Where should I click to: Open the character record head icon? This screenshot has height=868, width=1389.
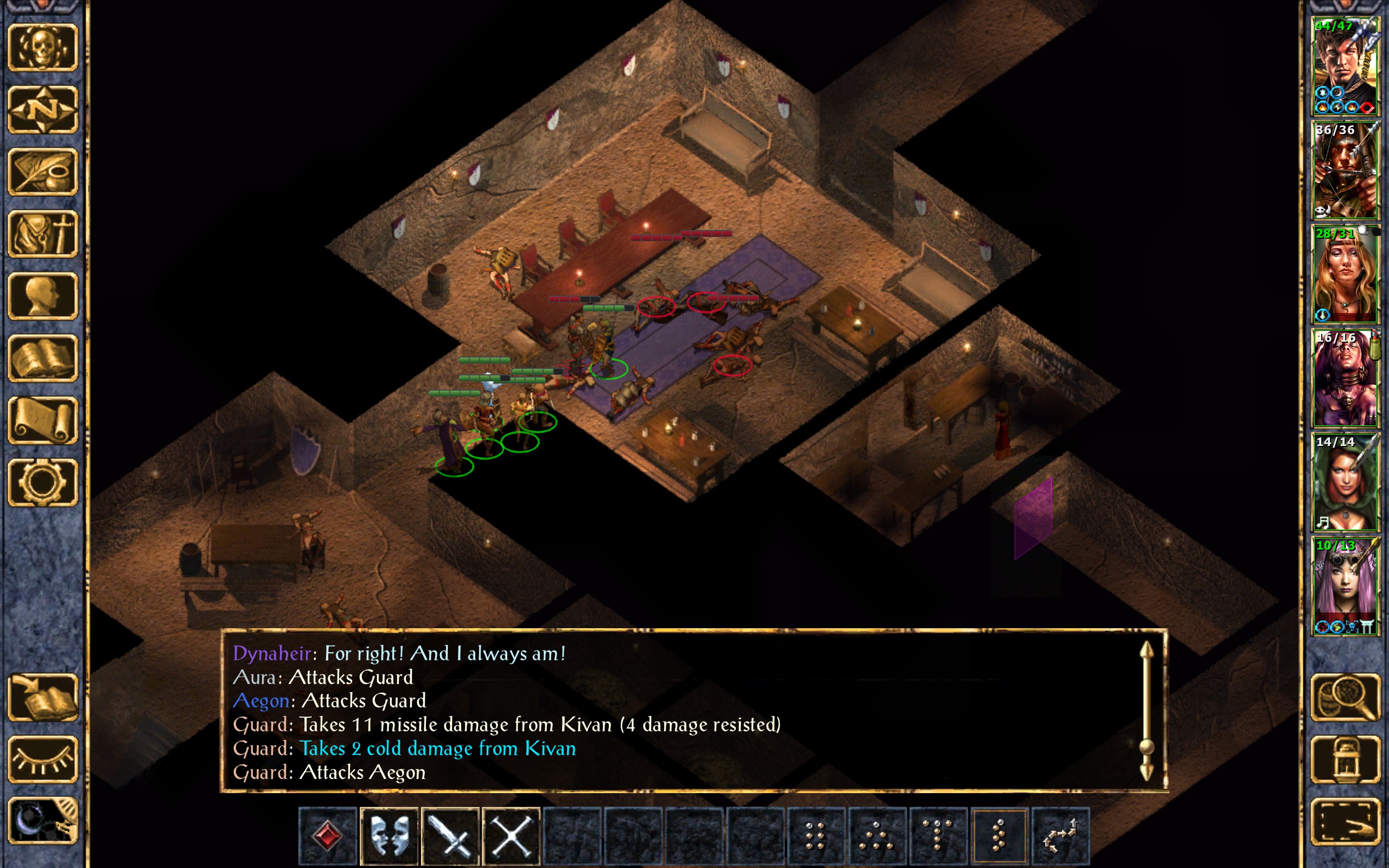pos(43,296)
